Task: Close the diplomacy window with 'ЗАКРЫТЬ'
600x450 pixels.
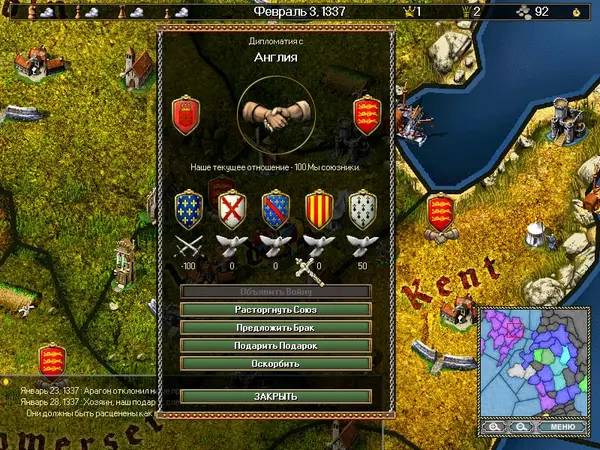Action: coord(275,396)
